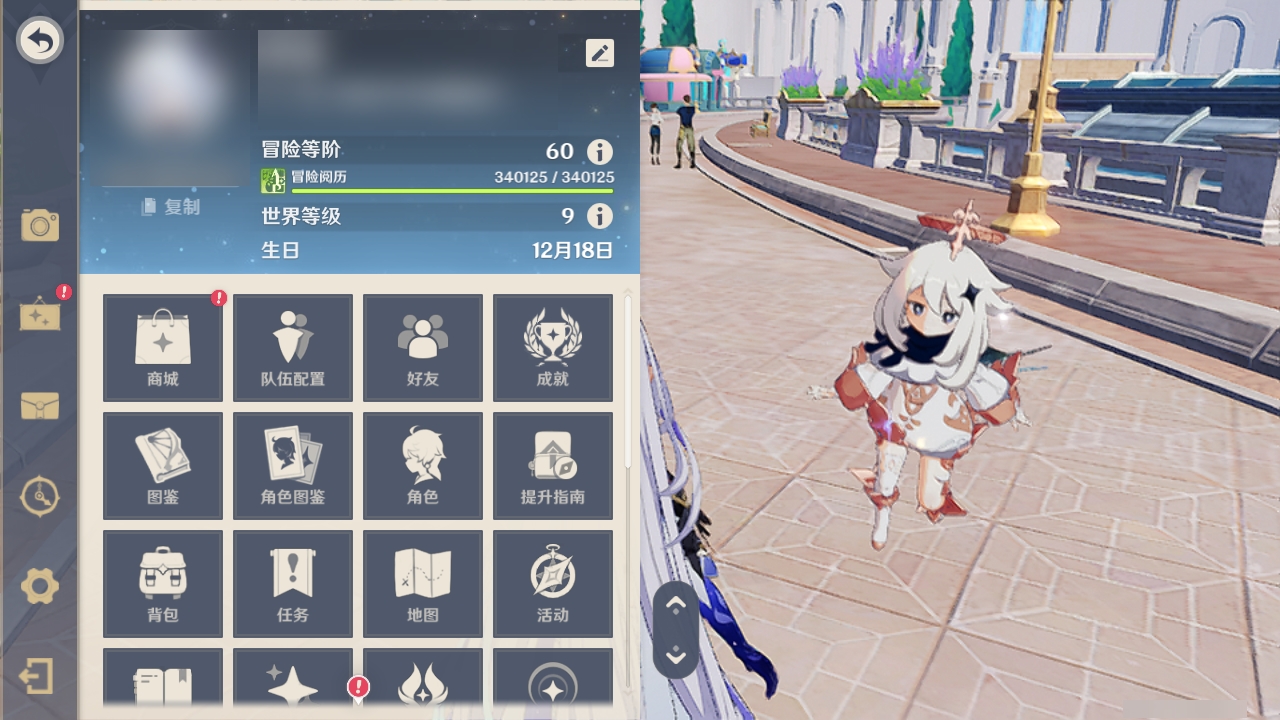Open the Improvement Guide (提升指南)
The width and height of the screenshot is (1280, 720).
coord(553,465)
